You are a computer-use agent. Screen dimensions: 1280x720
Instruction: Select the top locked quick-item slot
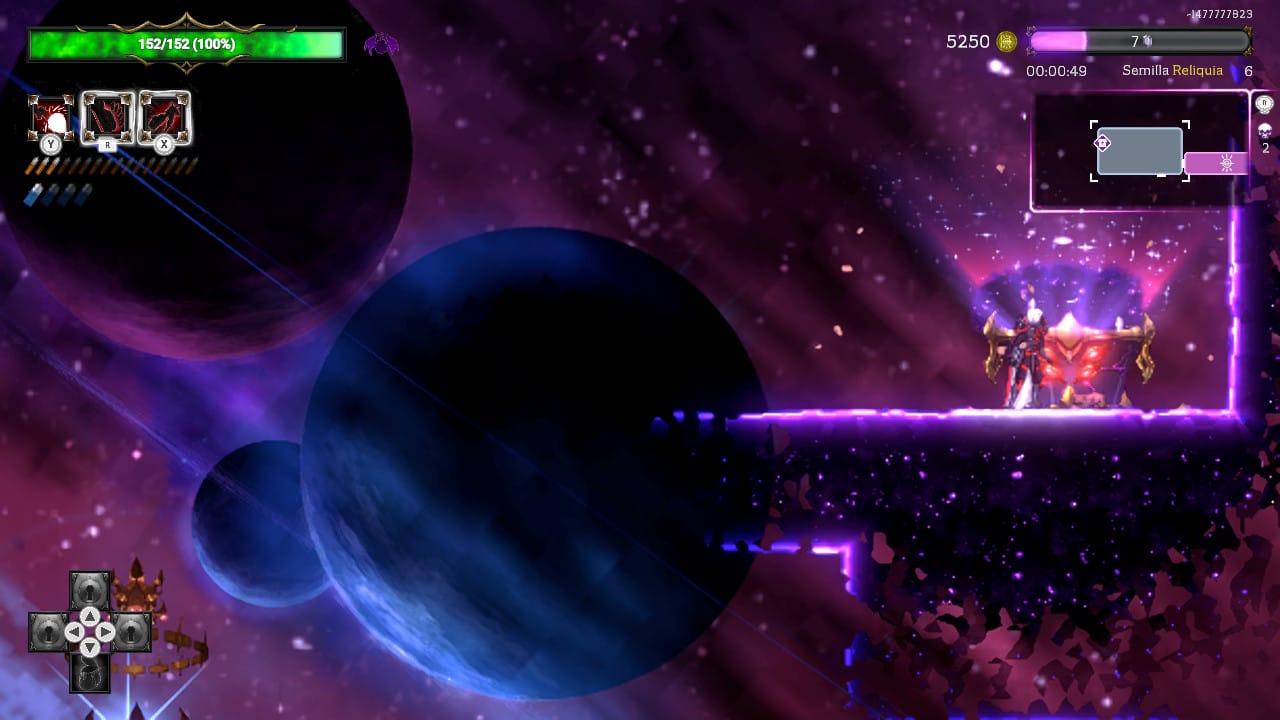[x=90, y=590]
